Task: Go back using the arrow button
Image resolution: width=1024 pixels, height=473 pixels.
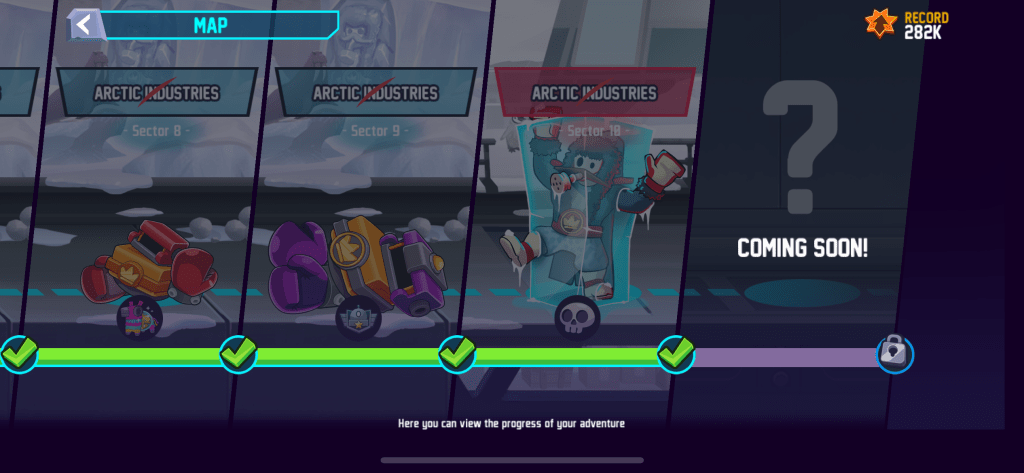Action: [84, 24]
